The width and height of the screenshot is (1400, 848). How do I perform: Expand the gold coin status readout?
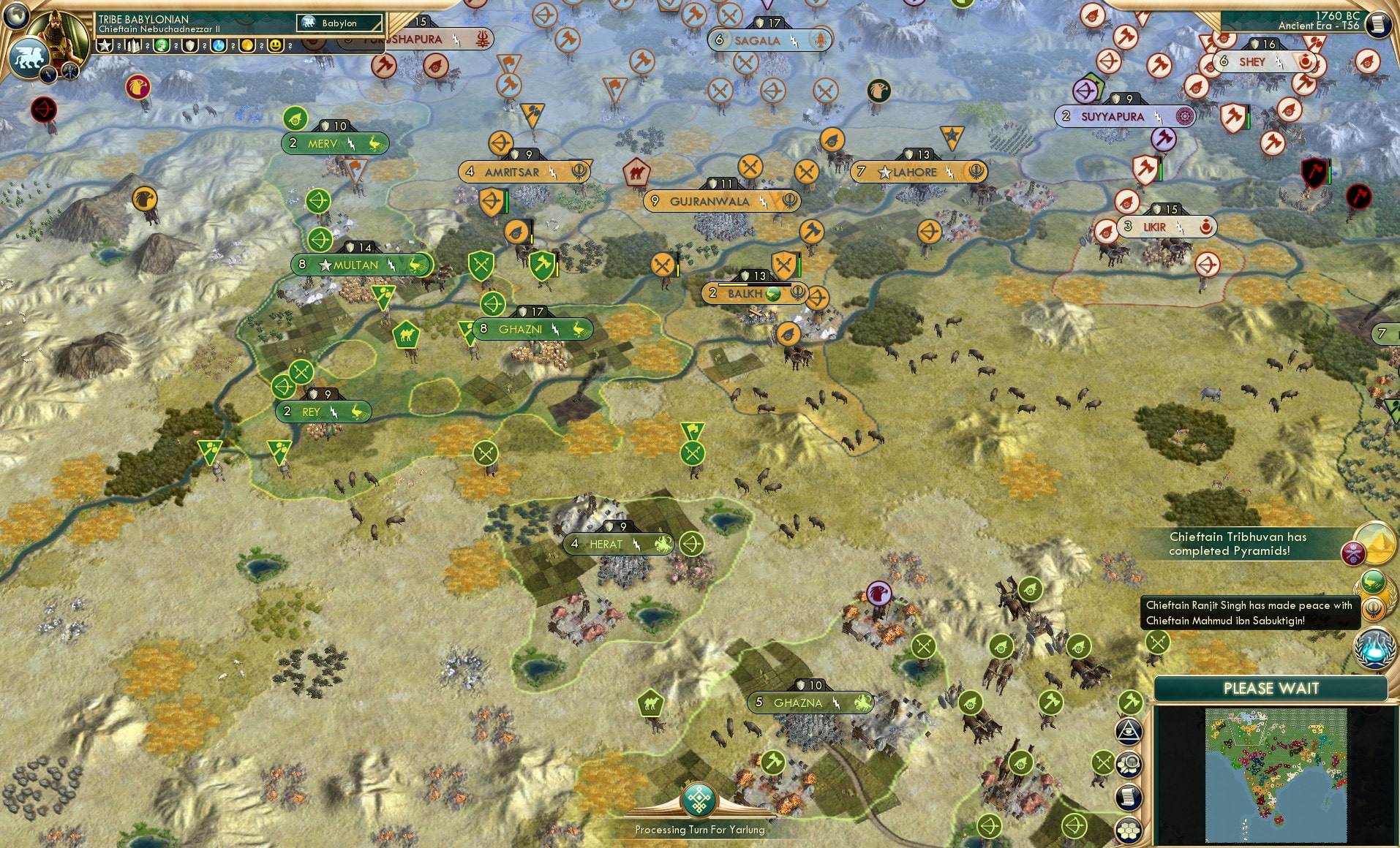coord(246,46)
